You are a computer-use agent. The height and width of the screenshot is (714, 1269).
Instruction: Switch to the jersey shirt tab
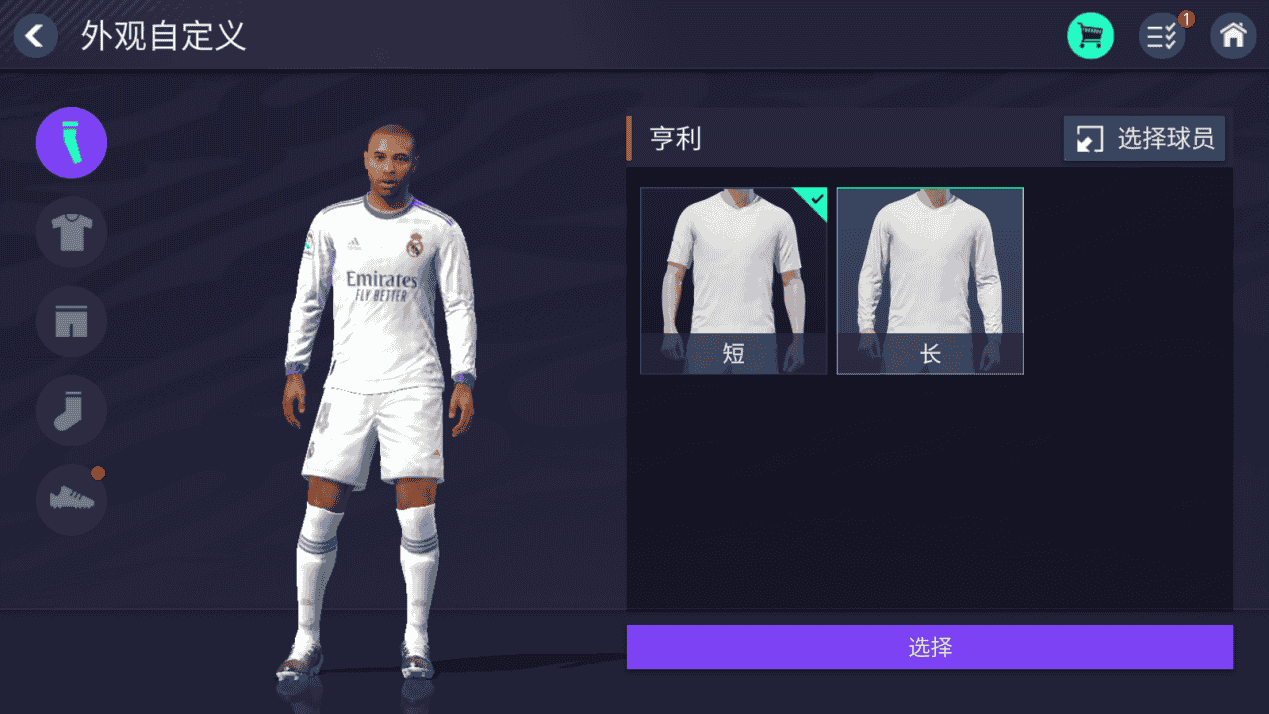coord(71,232)
